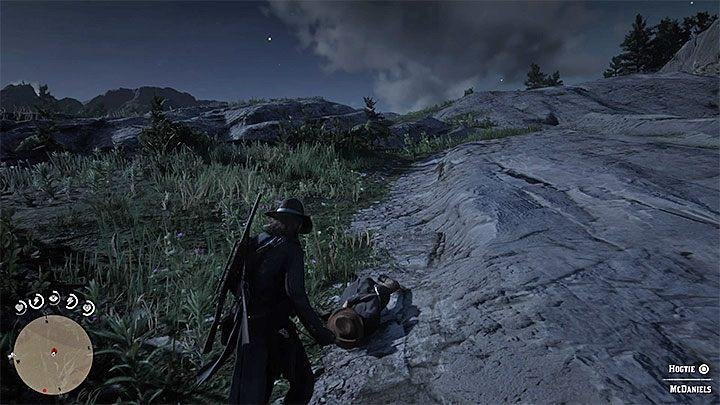Open the circular minimap
Image resolution: width=720 pixels, height=405 pixels.
[x=52, y=354]
